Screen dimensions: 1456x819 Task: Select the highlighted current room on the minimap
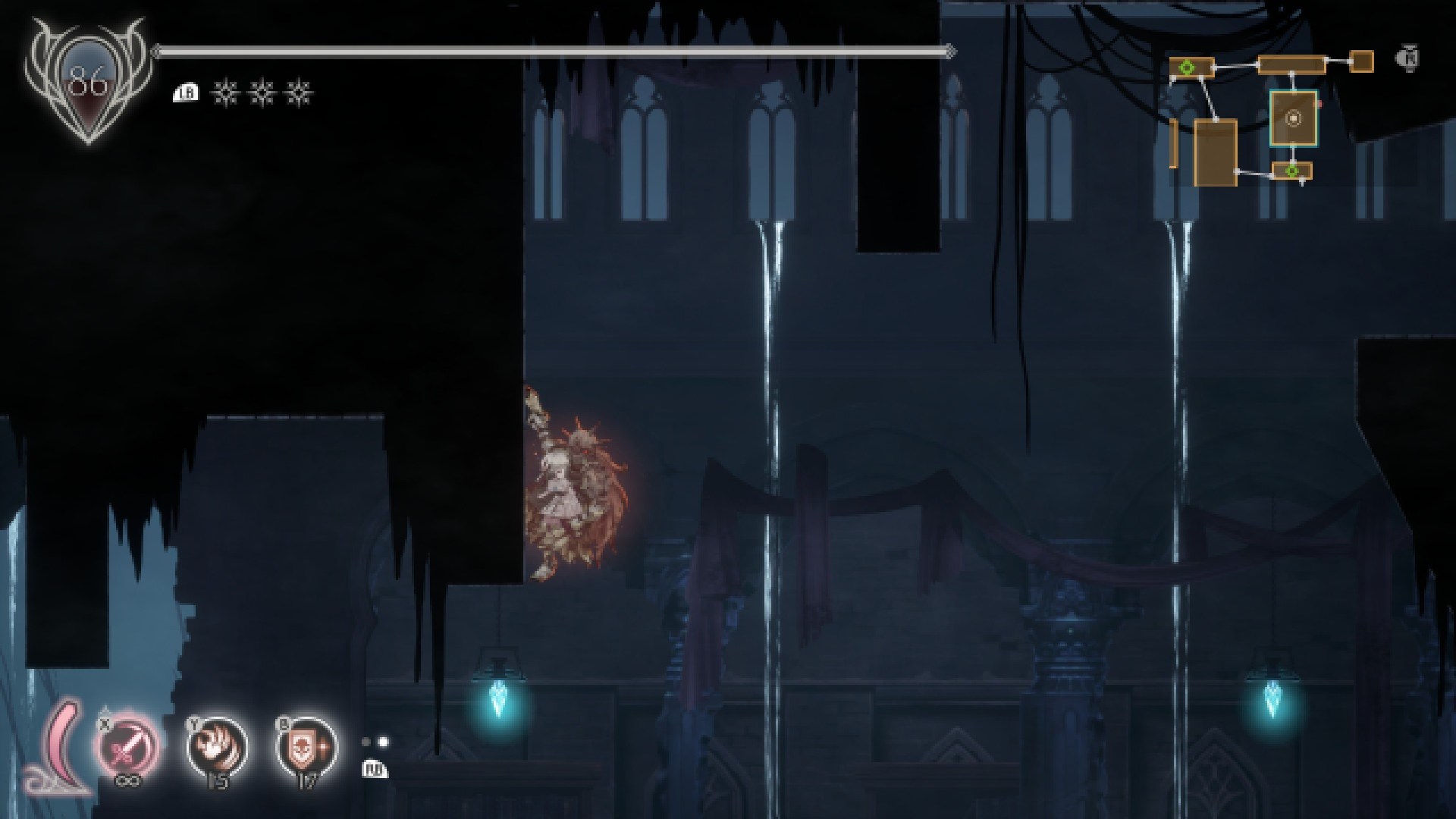pos(1294,118)
